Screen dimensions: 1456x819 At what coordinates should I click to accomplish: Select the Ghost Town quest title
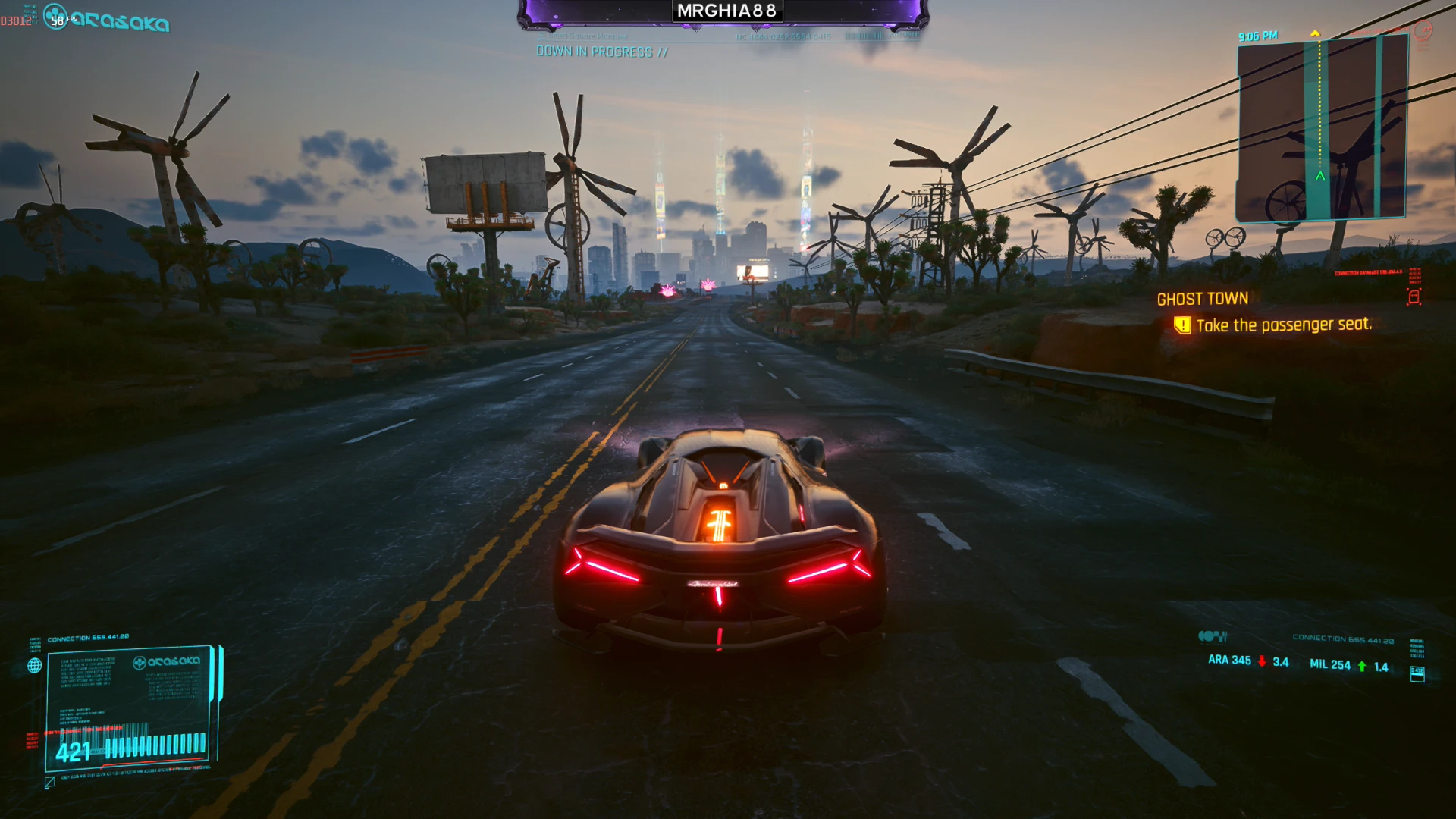(1202, 299)
